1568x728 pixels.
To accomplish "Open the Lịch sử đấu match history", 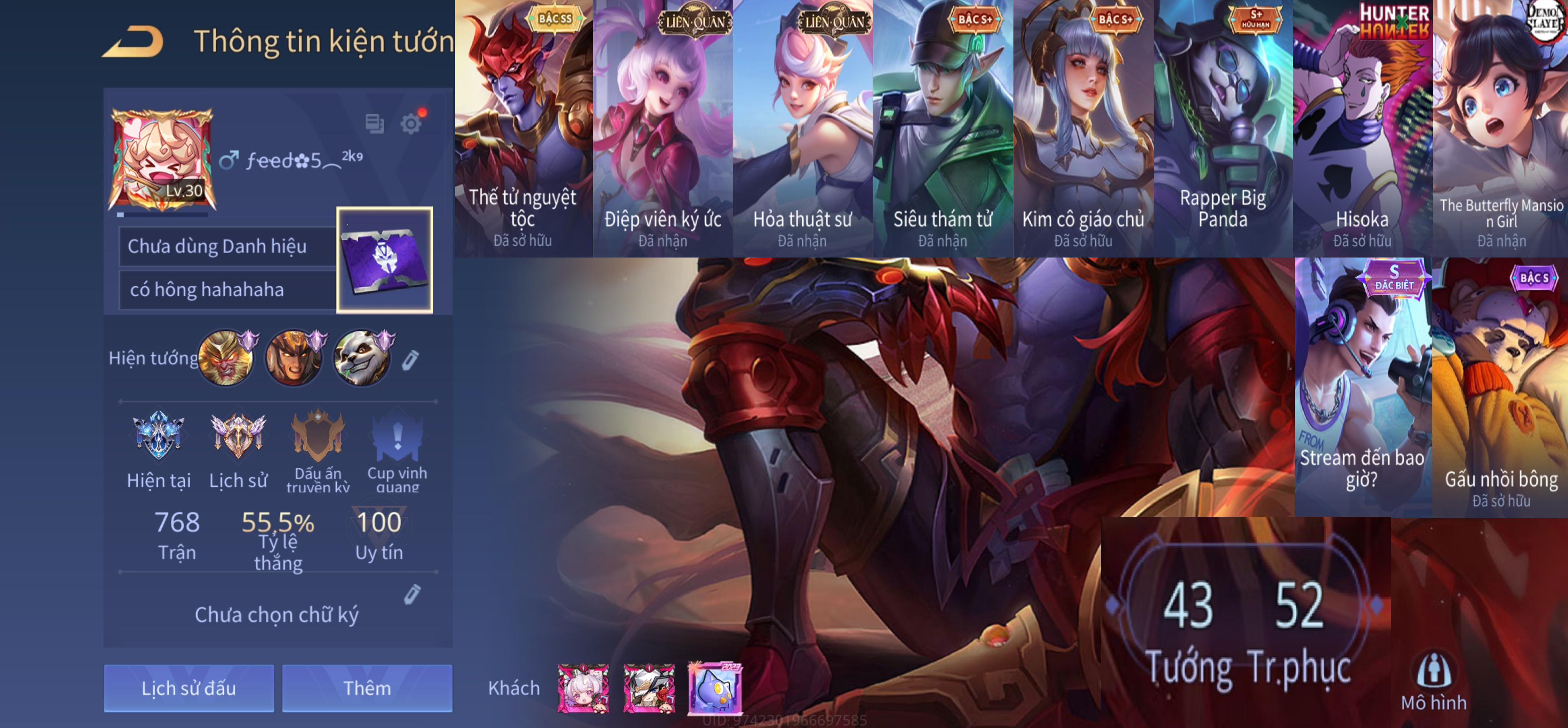I will (189, 688).
